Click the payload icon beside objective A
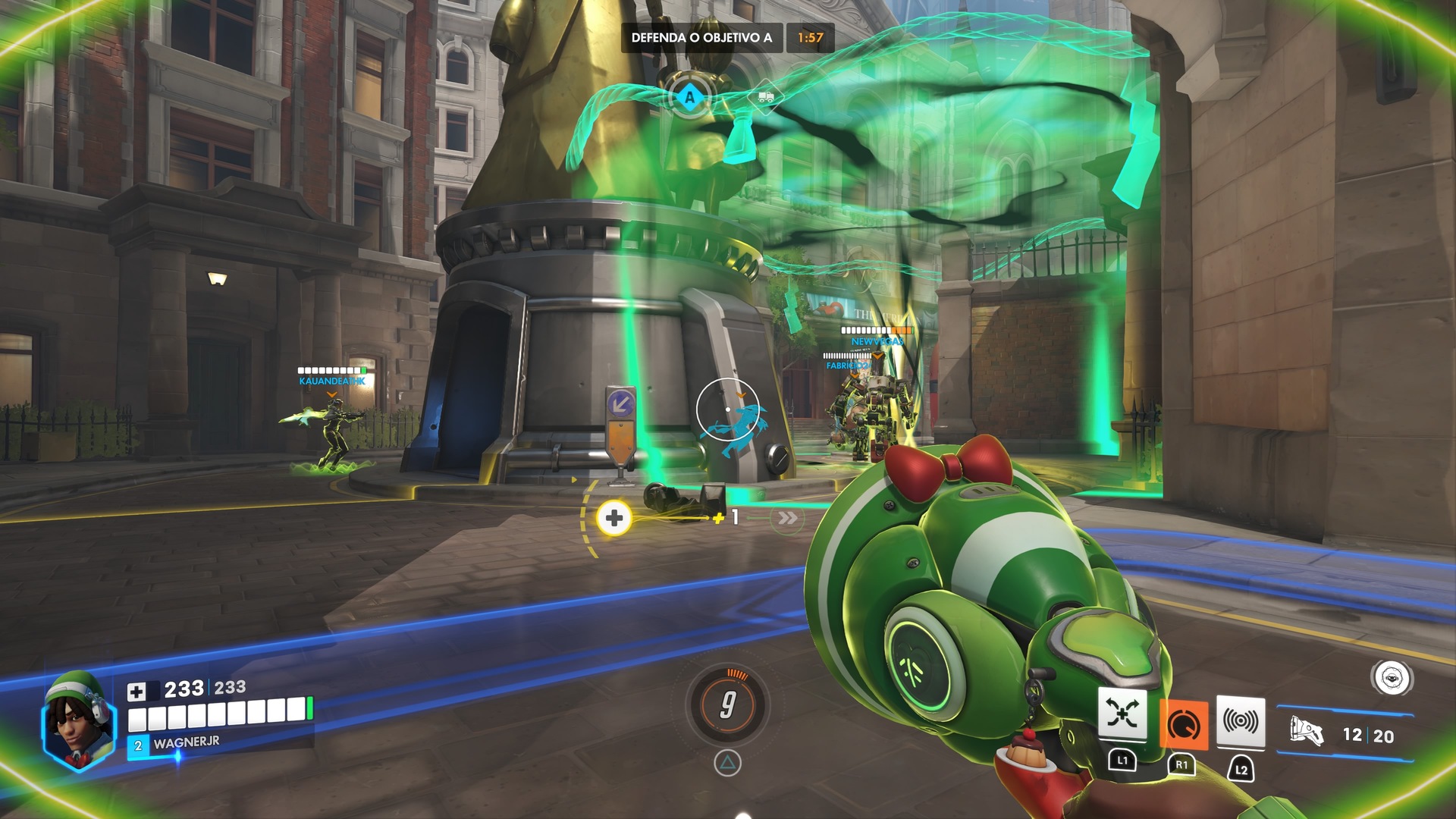Screen dimensions: 1456x819 click(x=765, y=97)
